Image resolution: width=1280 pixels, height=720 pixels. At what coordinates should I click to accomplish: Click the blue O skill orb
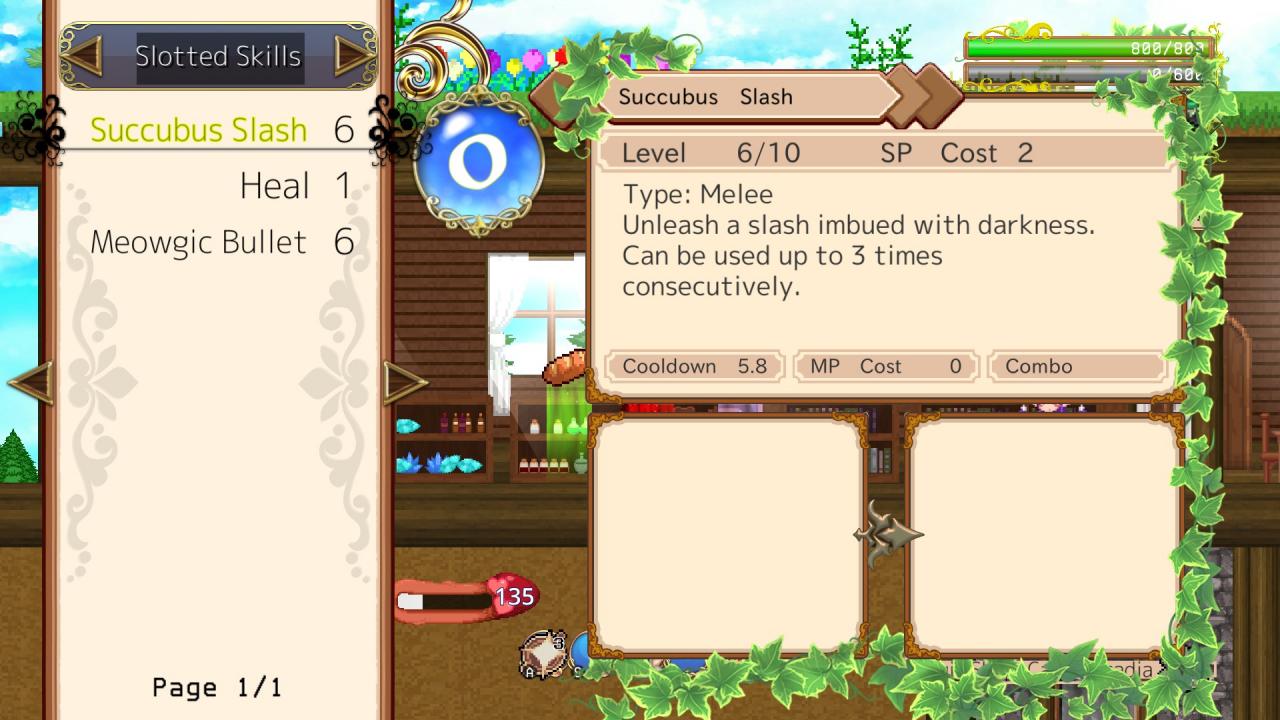(x=478, y=162)
